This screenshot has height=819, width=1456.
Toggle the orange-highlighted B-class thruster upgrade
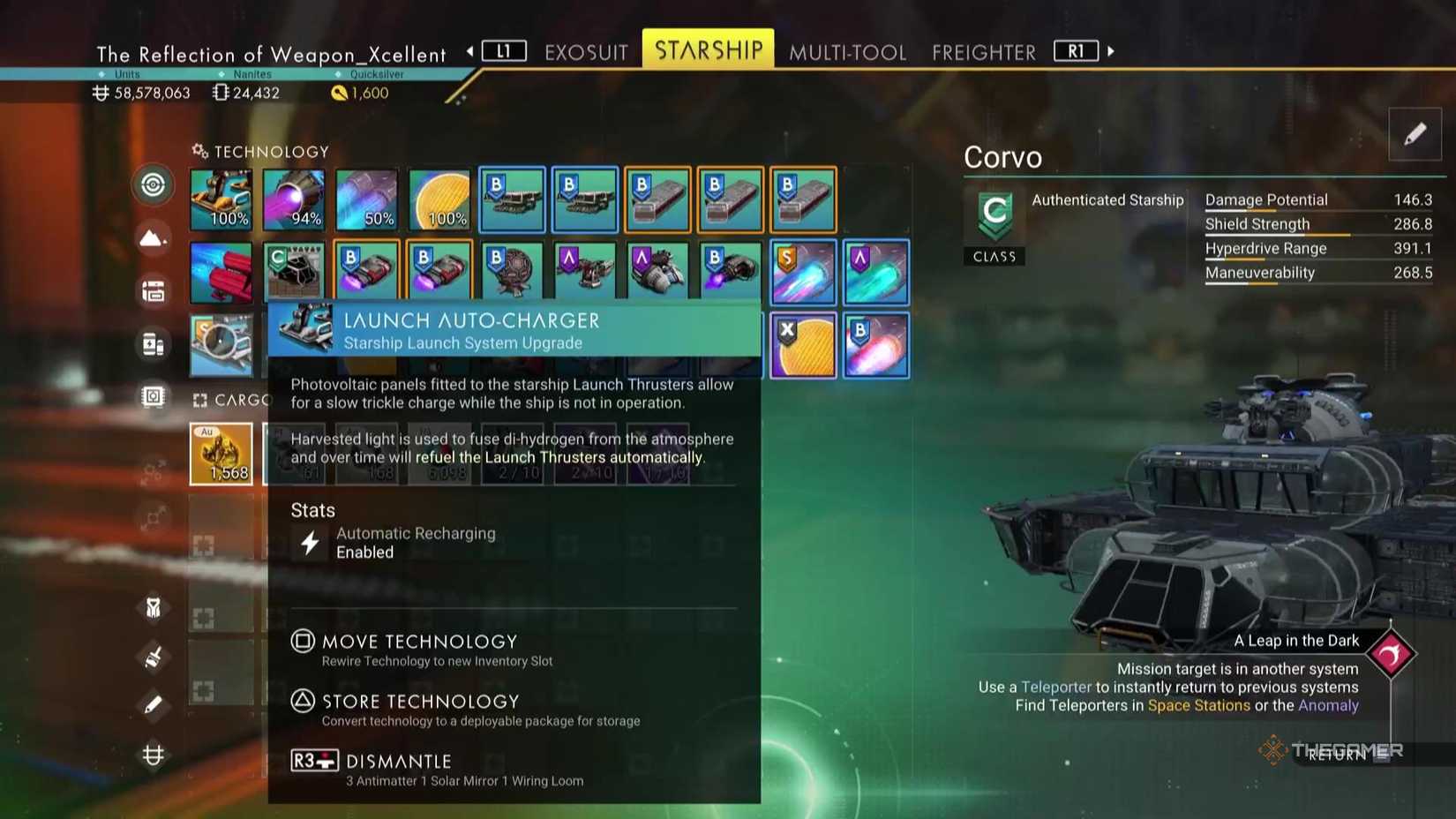pos(367,271)
